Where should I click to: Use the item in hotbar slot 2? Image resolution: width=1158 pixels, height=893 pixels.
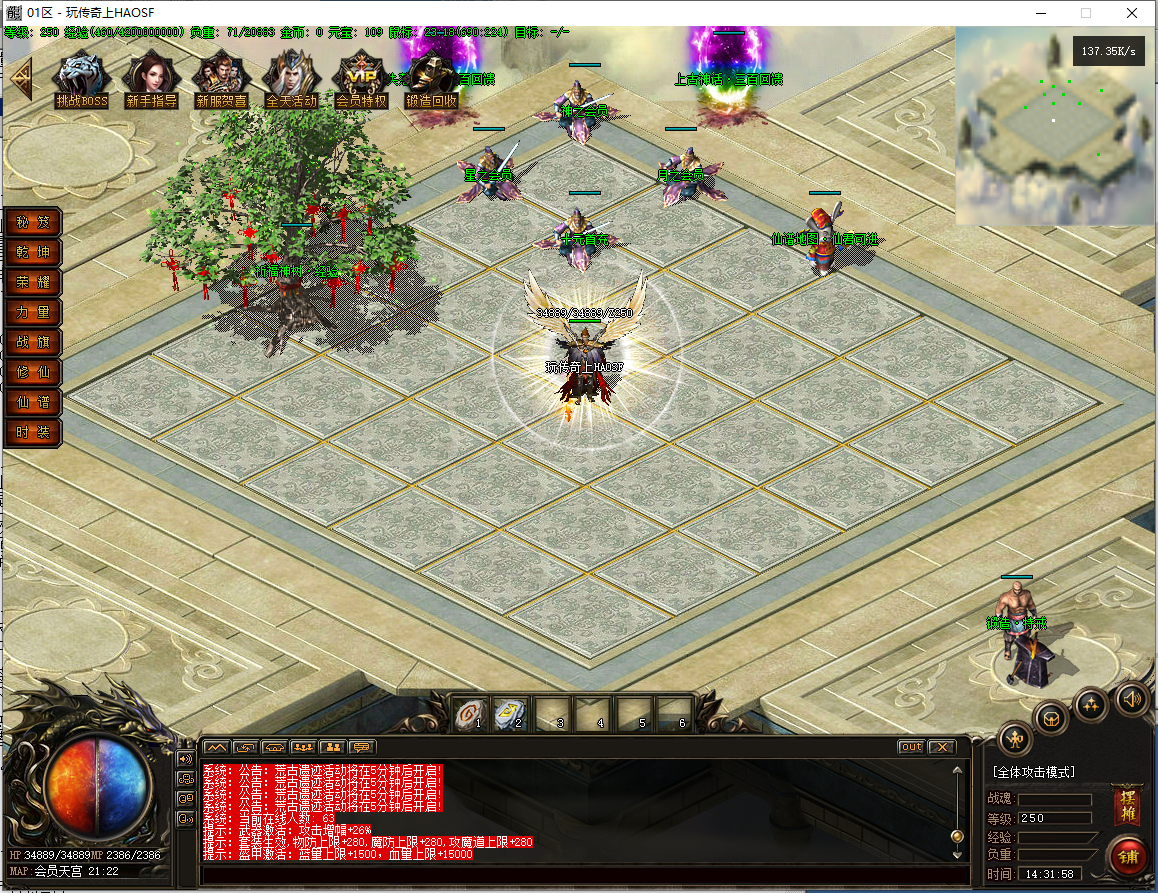(x=510, y=713)
